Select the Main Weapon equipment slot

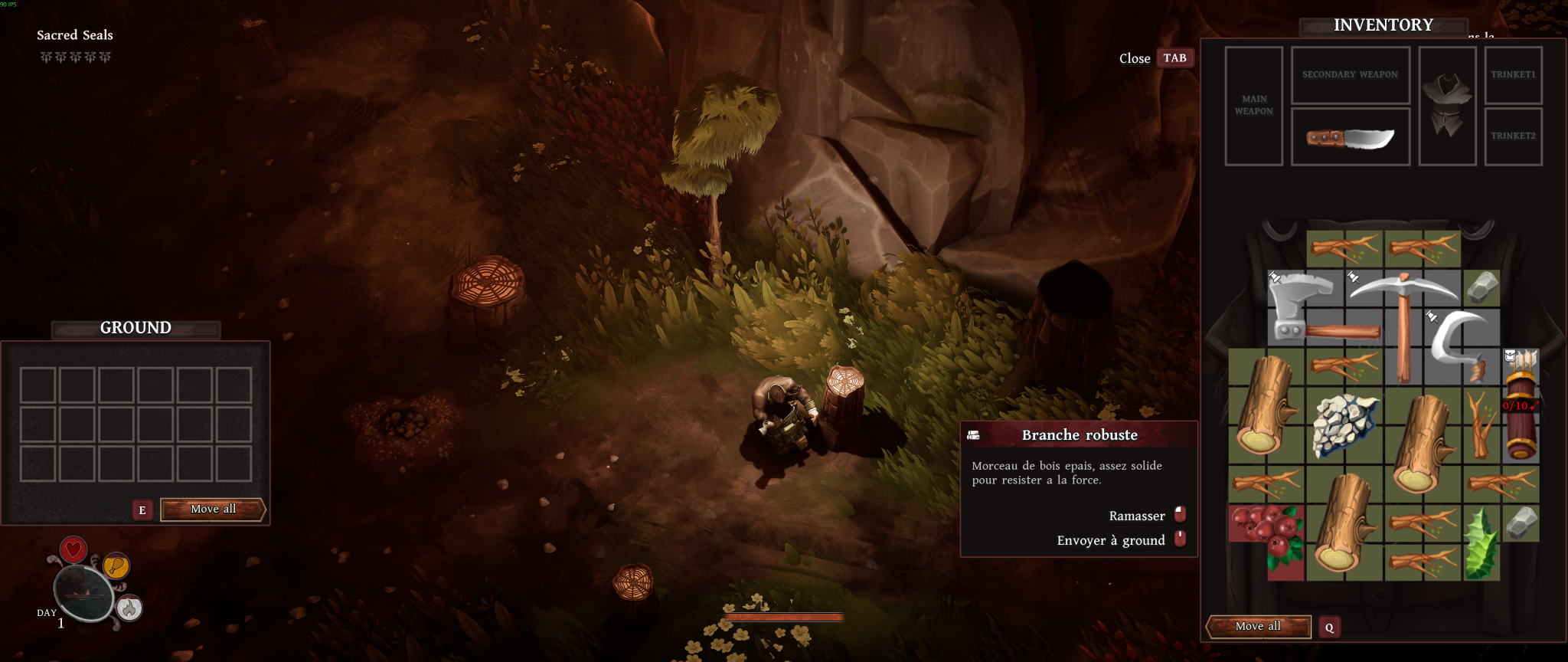click(x=1253, y=106)
